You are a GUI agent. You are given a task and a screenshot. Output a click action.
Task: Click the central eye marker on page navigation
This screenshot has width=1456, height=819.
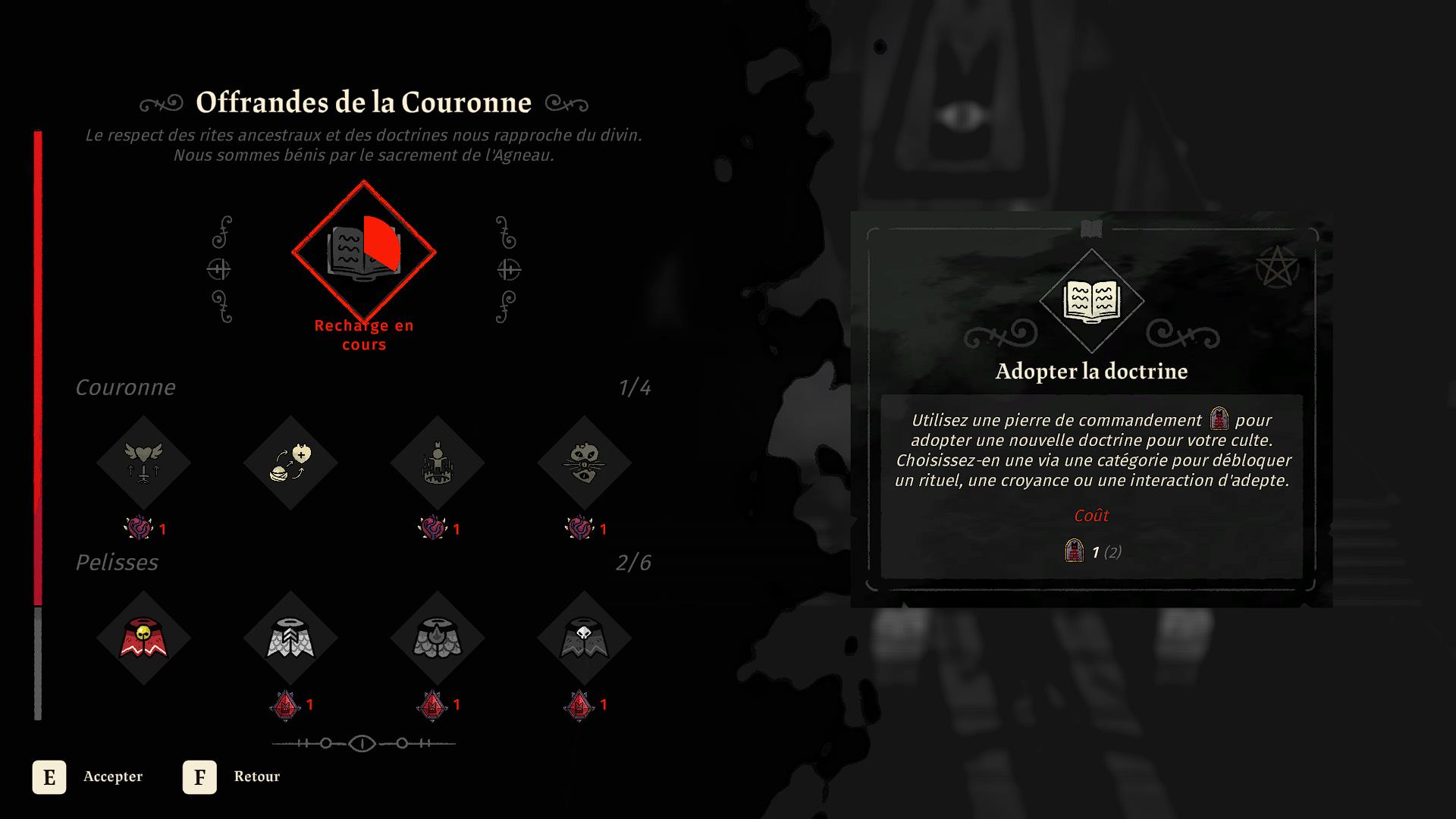[362, 744]
